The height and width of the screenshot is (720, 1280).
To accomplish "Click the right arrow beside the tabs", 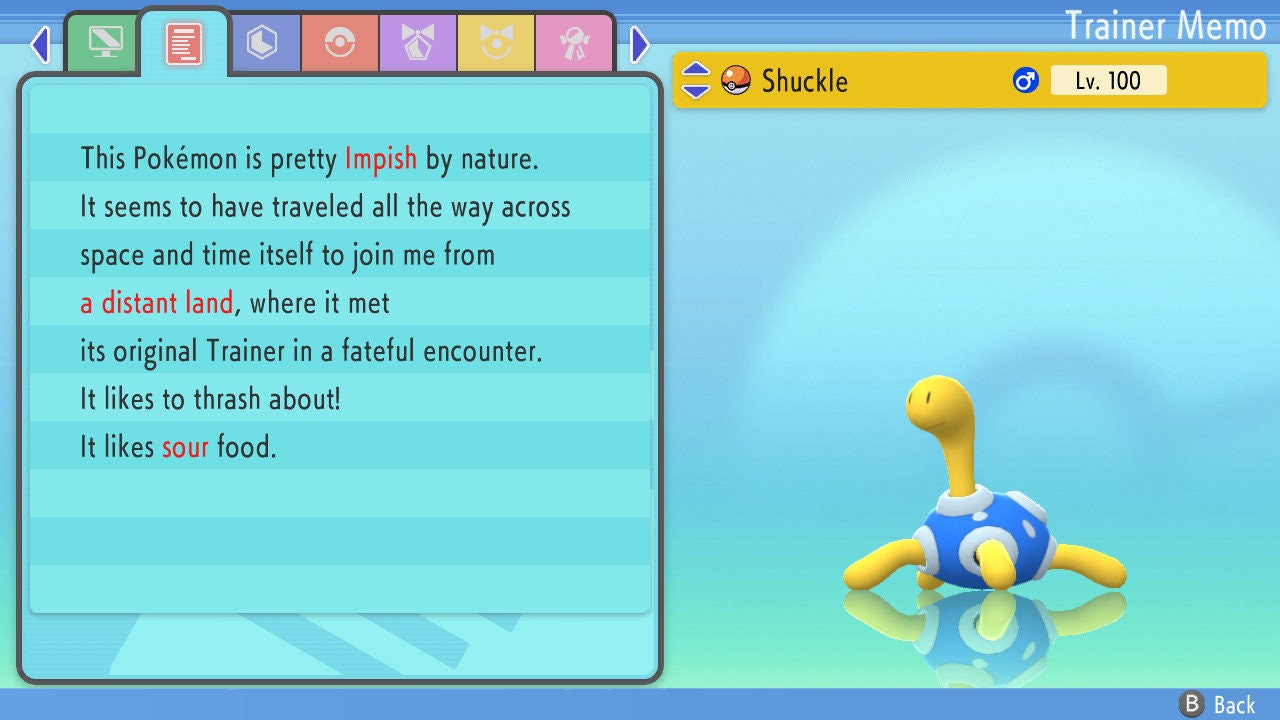I will (640, 44).
